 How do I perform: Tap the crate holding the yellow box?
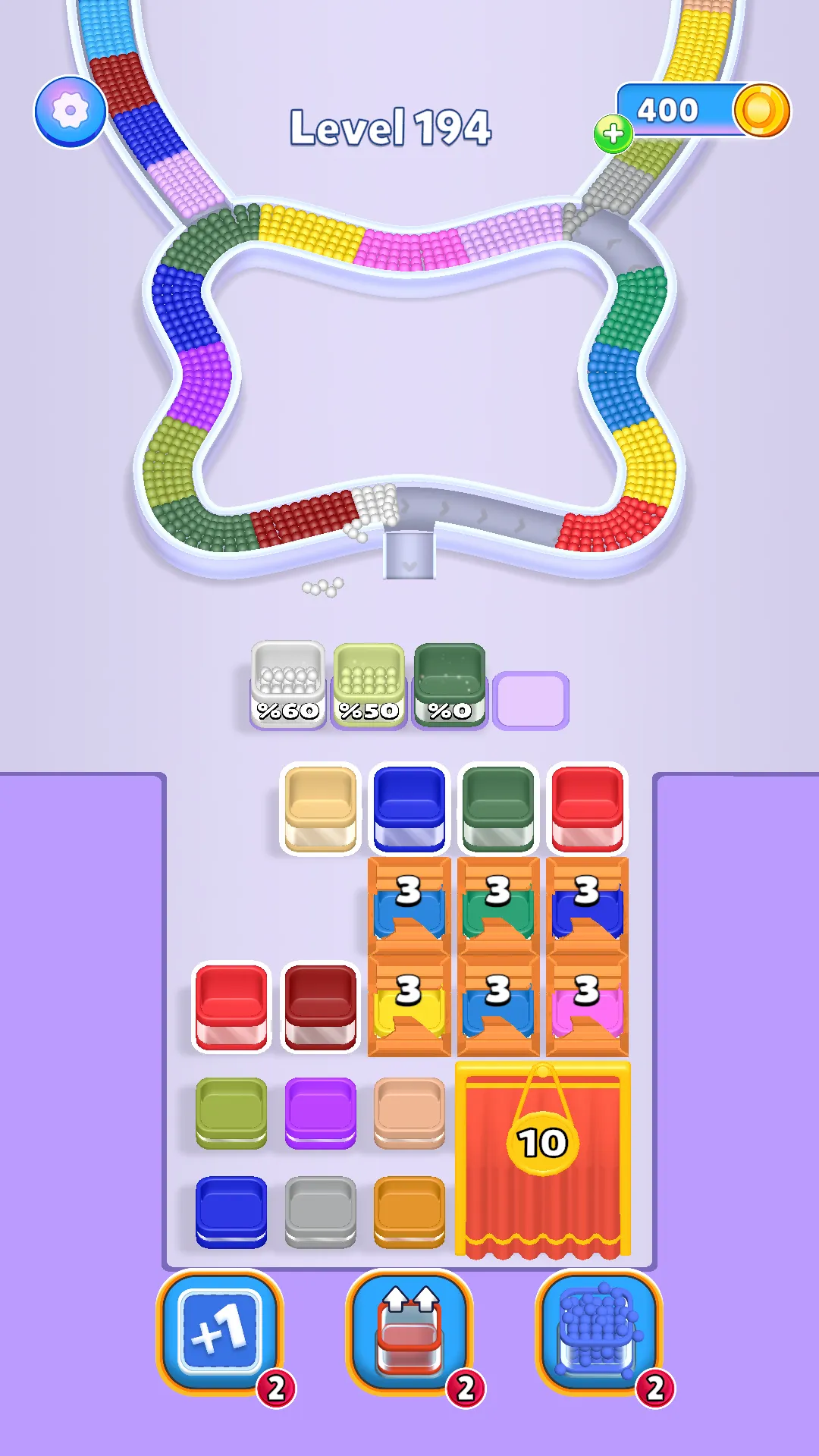[409, 1006]
